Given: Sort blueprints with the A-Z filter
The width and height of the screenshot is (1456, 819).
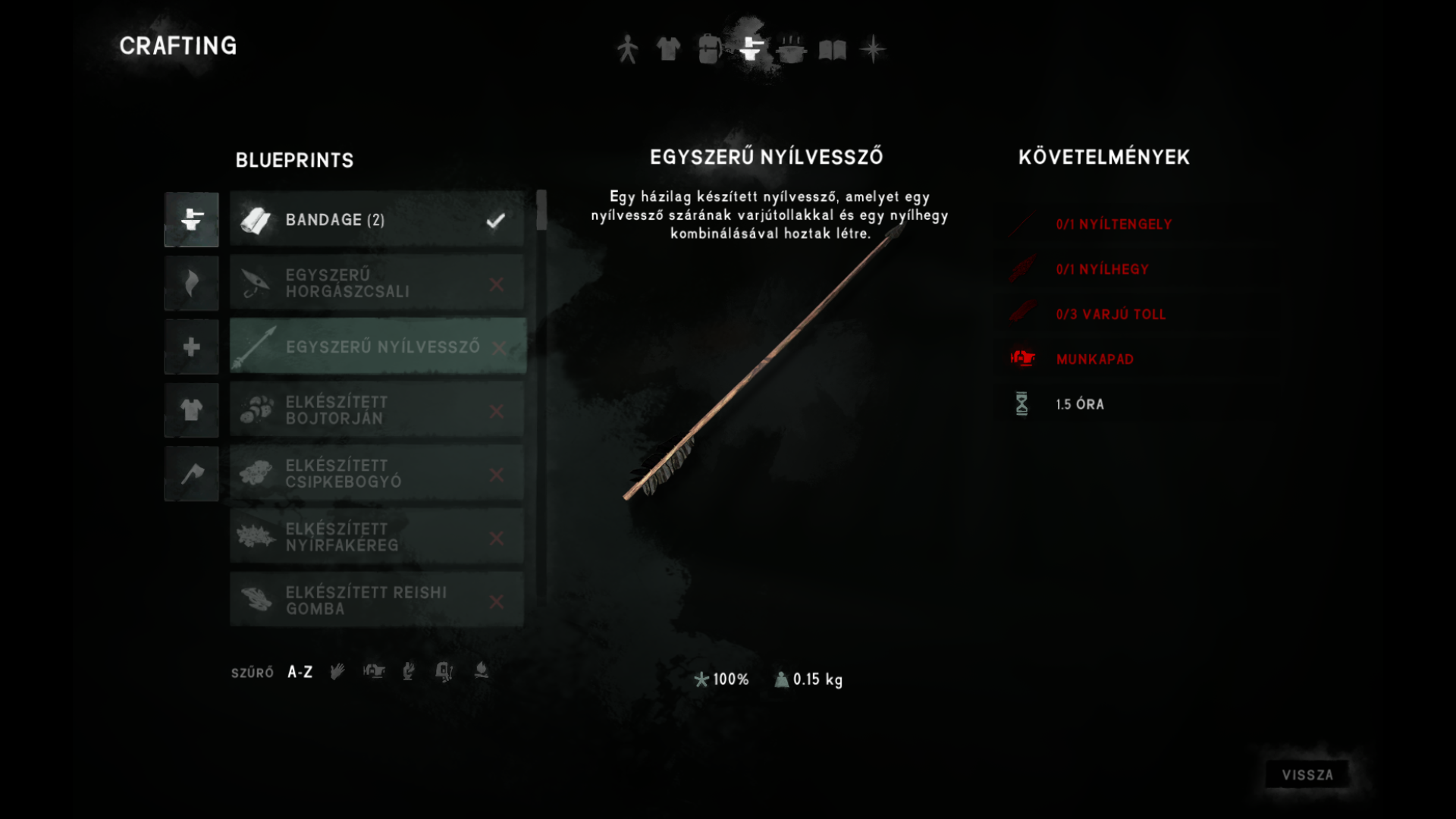Looking at the screenshot, I should pyautogui.click(x=300, y=672).
